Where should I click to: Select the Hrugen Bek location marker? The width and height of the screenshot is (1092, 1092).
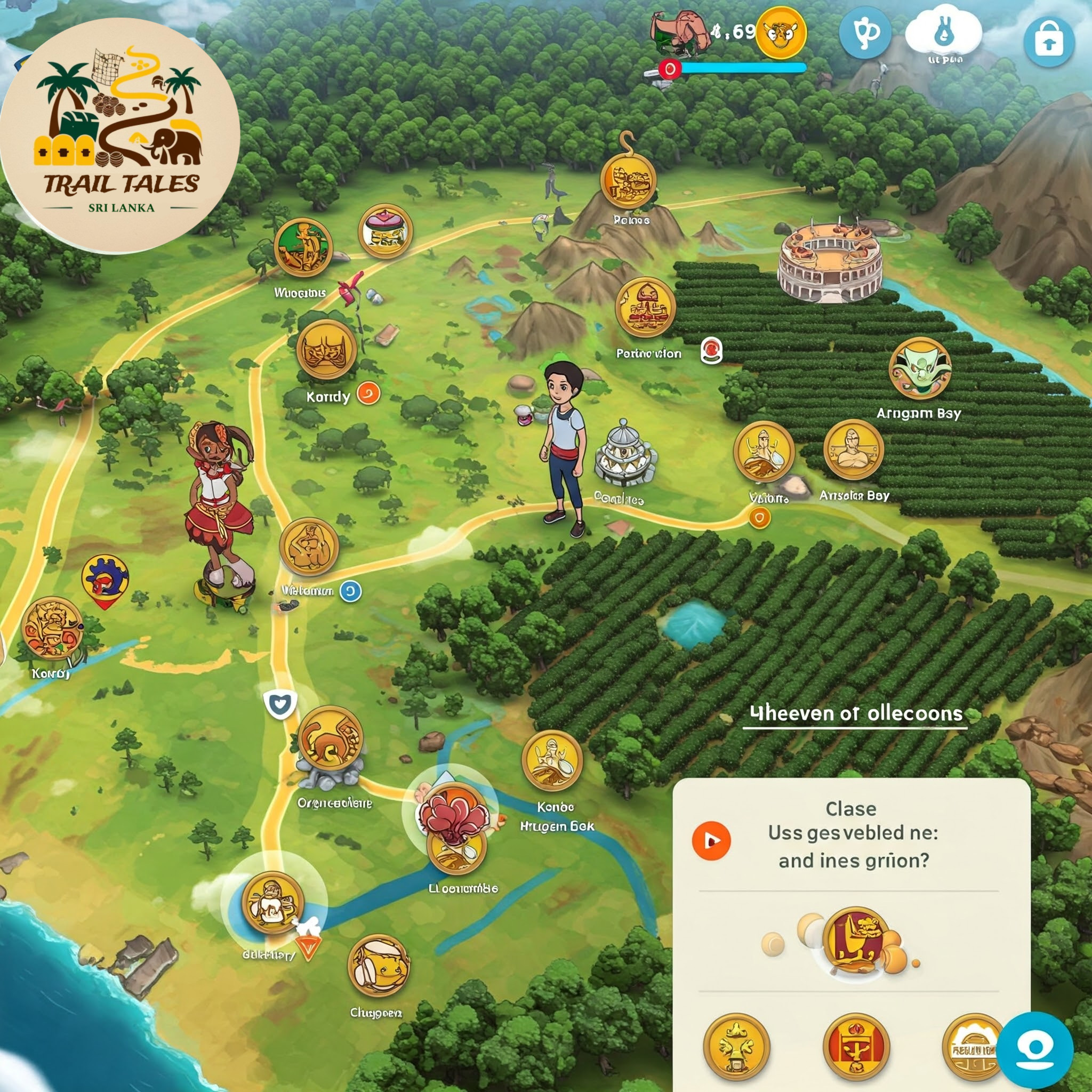[552, 760]
